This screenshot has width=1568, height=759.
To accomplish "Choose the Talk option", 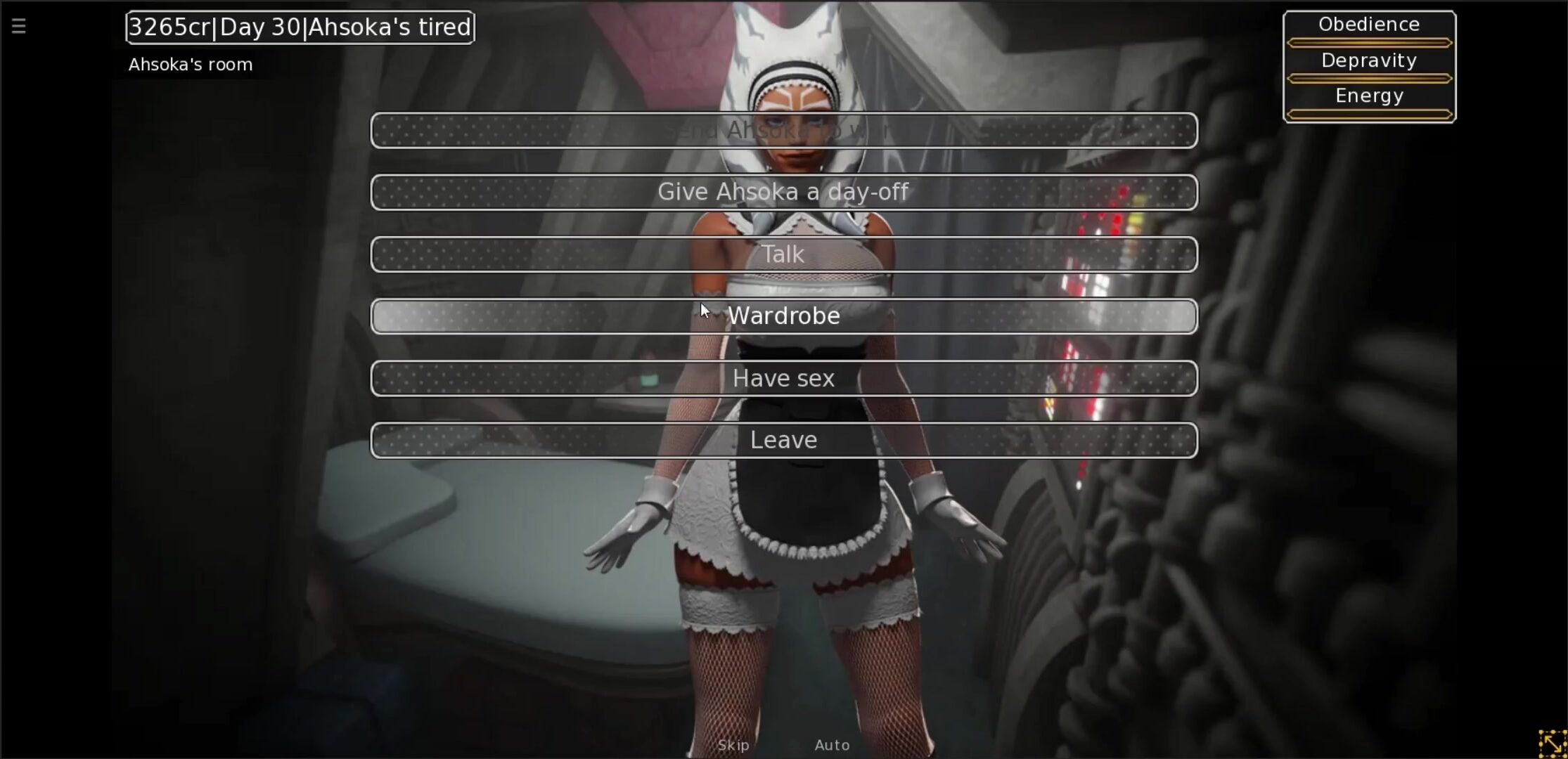I will pyautogui.click(x=783, y=254).
